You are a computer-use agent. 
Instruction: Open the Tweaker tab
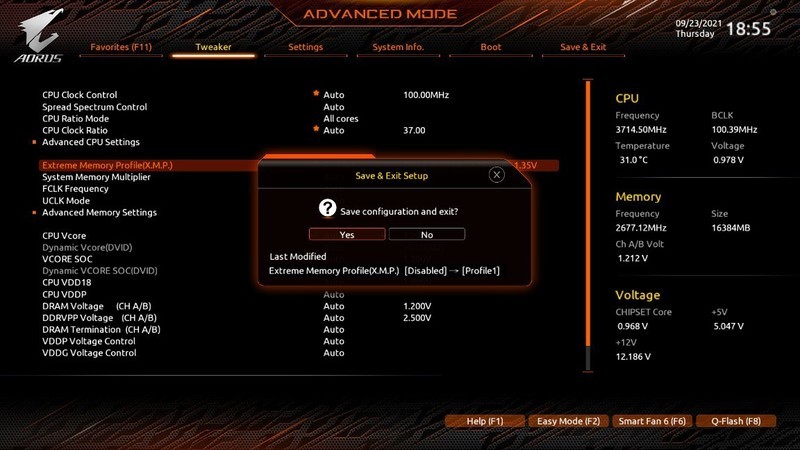pos(213,47)
